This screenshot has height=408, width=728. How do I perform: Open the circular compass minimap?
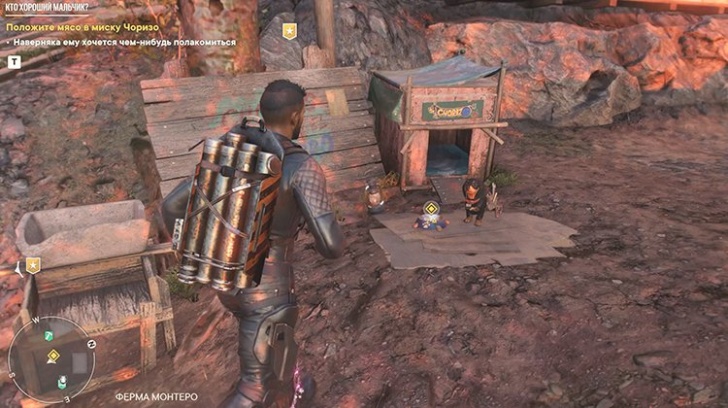pos(50,359)
